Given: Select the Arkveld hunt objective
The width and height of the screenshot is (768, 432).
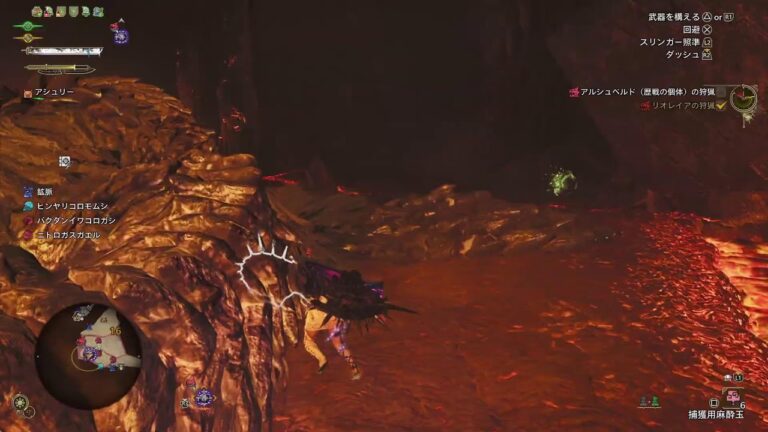Looking at the screenshot, I should (655, 92).
